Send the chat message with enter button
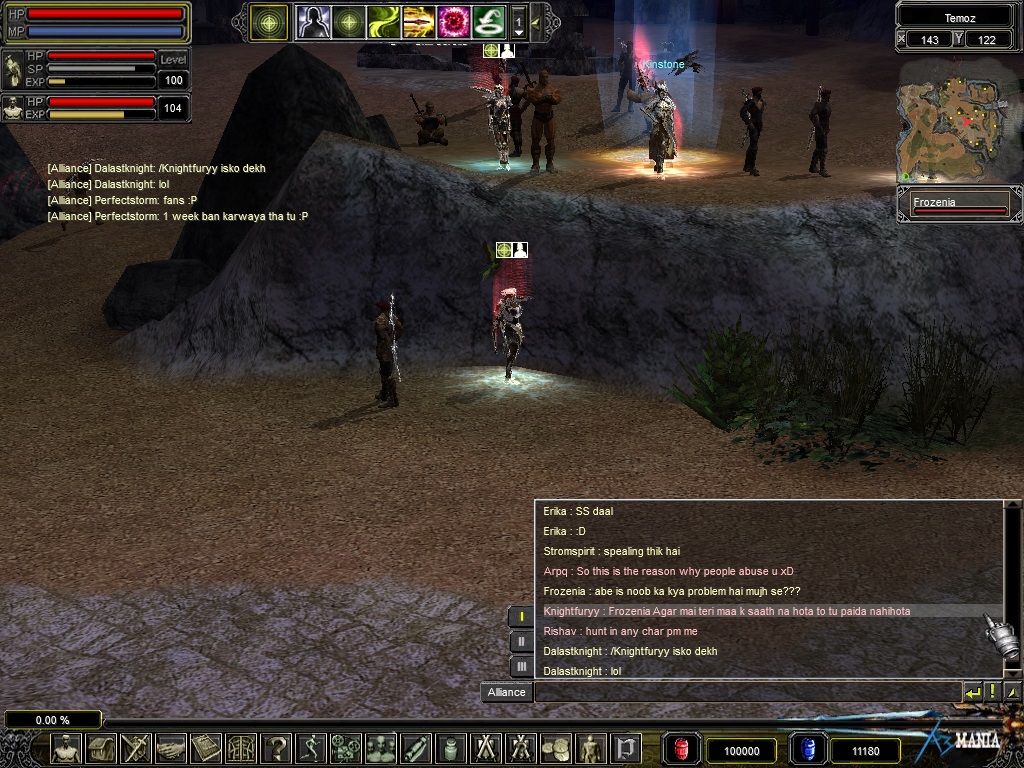This screenshot has width=1024, height=768. click(972, 692)
